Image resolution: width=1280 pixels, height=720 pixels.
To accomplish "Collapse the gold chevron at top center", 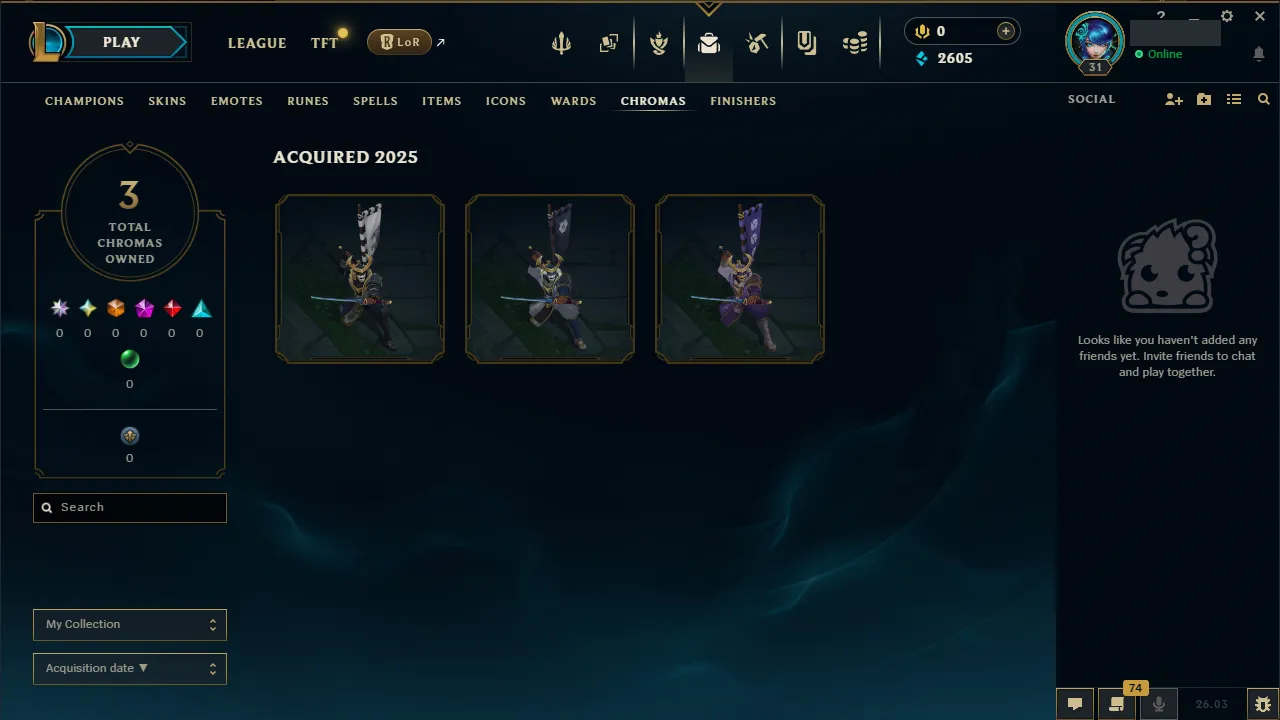I will pos(709,8).
